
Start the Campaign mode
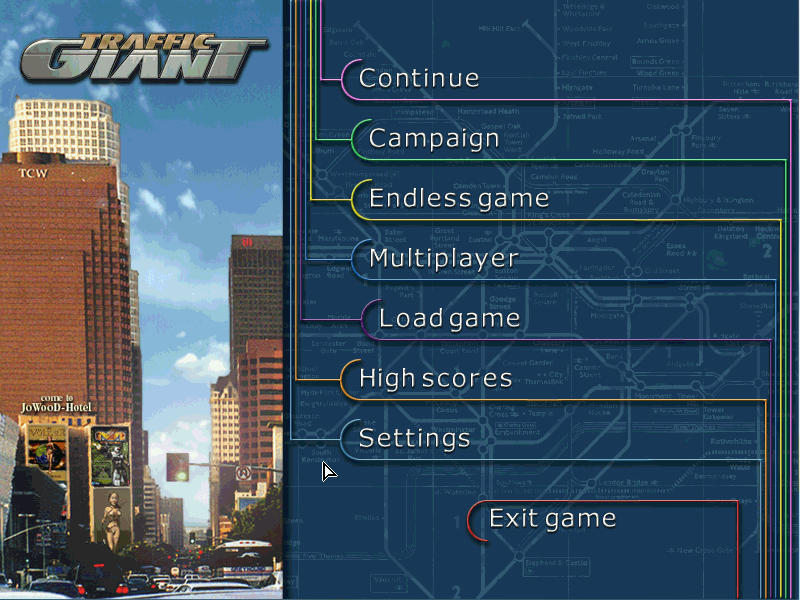click(433, 138)
